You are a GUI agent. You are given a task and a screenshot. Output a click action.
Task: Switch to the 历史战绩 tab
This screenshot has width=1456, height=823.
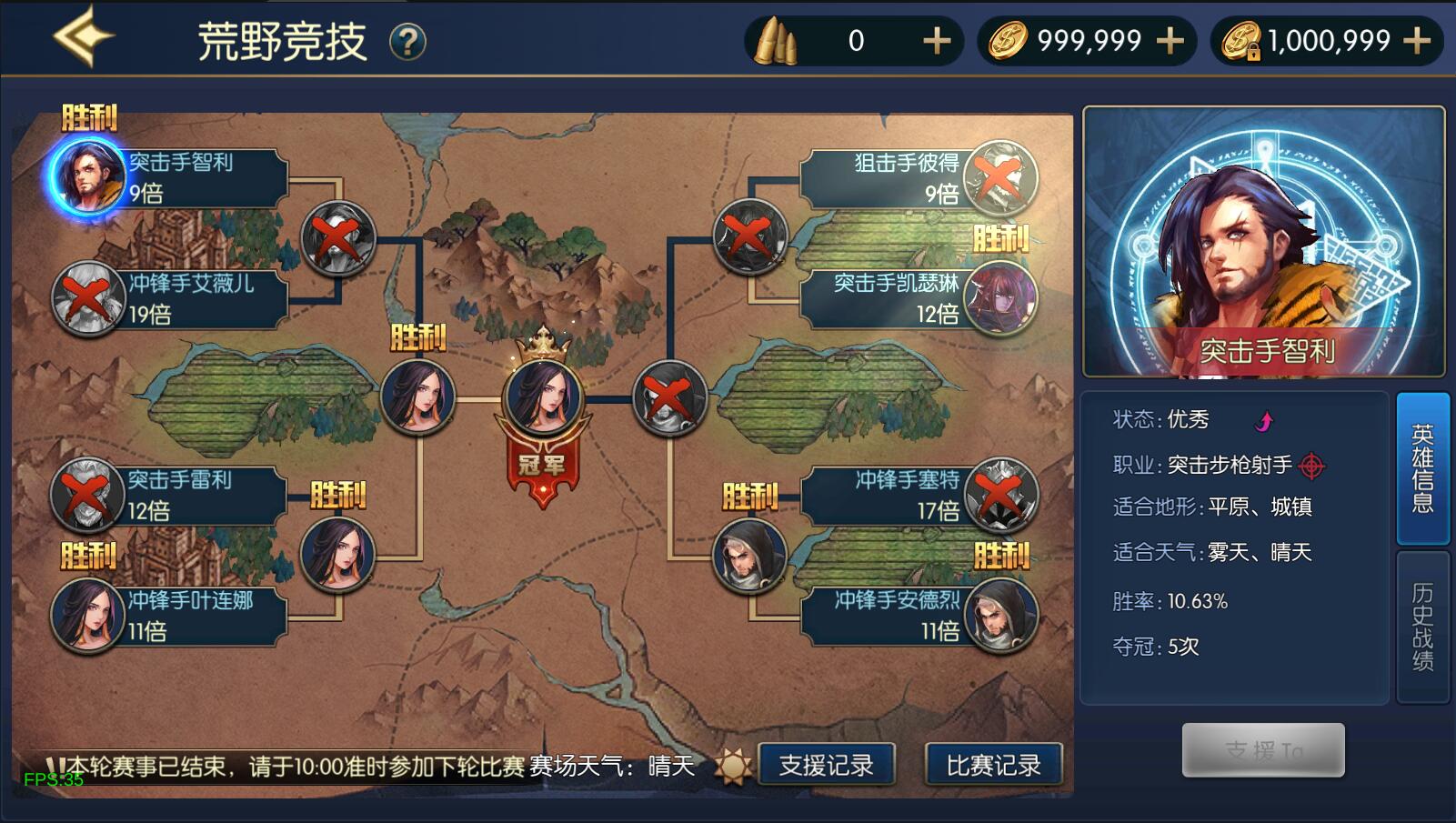pos(1422,626)
